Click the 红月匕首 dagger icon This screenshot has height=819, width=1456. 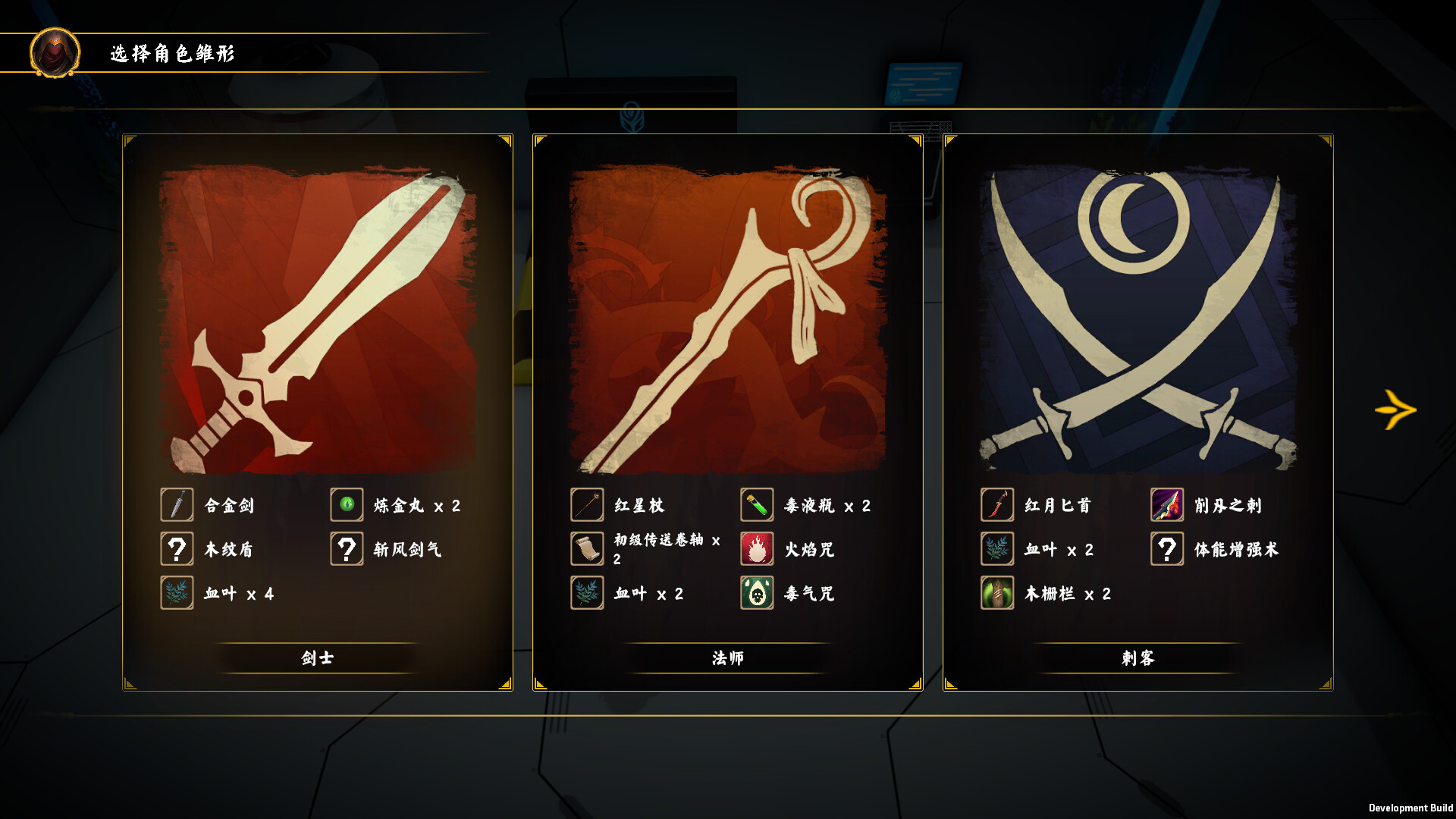[x=997, y=505]
